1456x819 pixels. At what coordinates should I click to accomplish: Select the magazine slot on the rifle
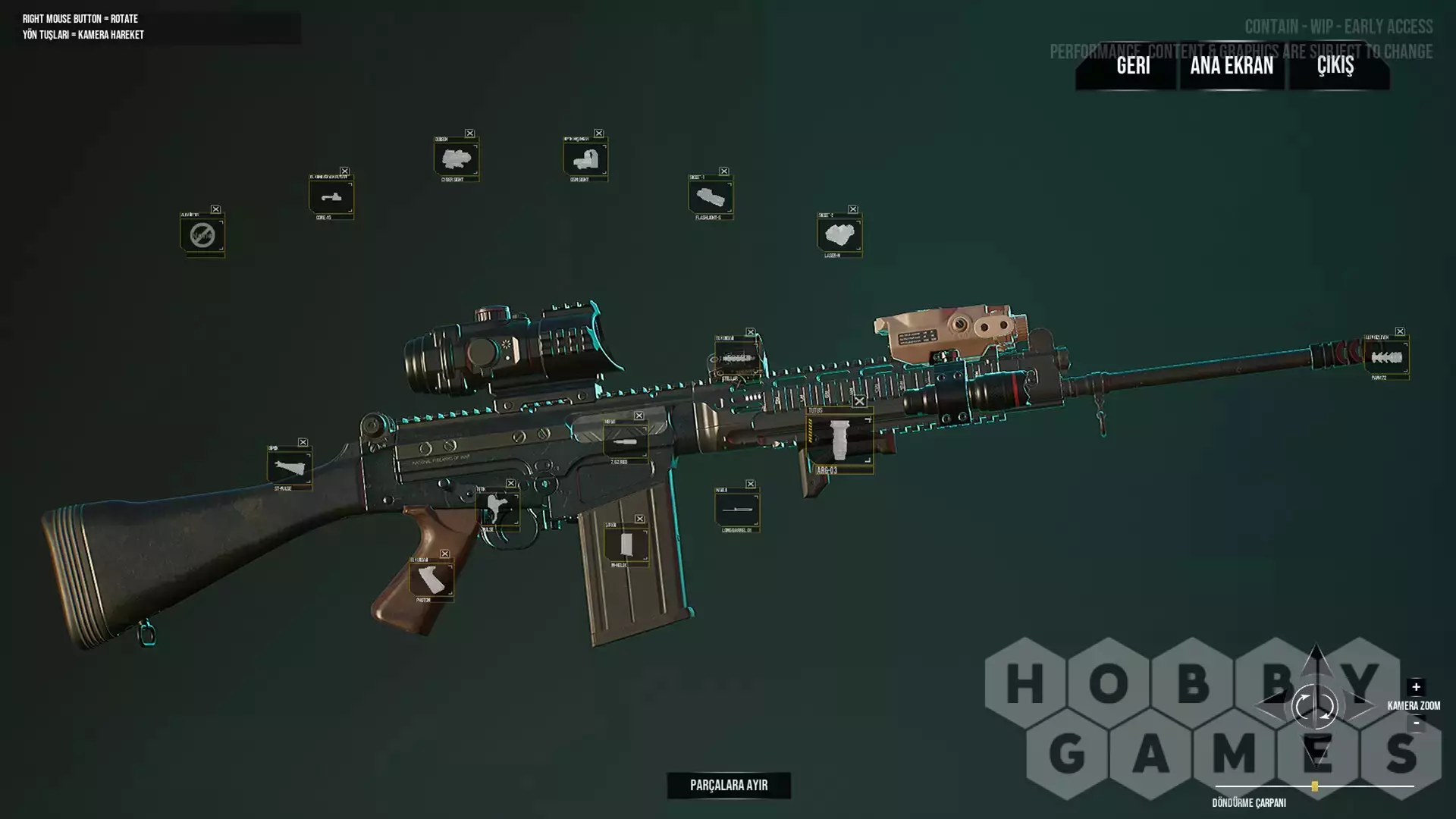tap(626, 545)
